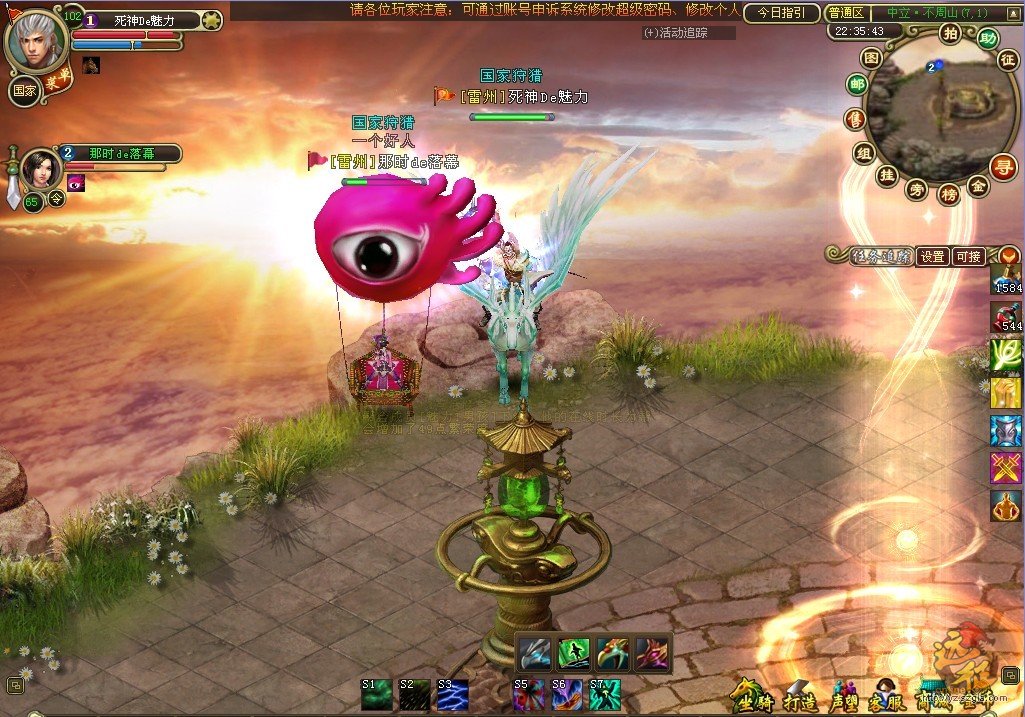The image size is (1025, 717).
Task: Open the 今日指引 daily guide
Action: click(x=781, y=13)
